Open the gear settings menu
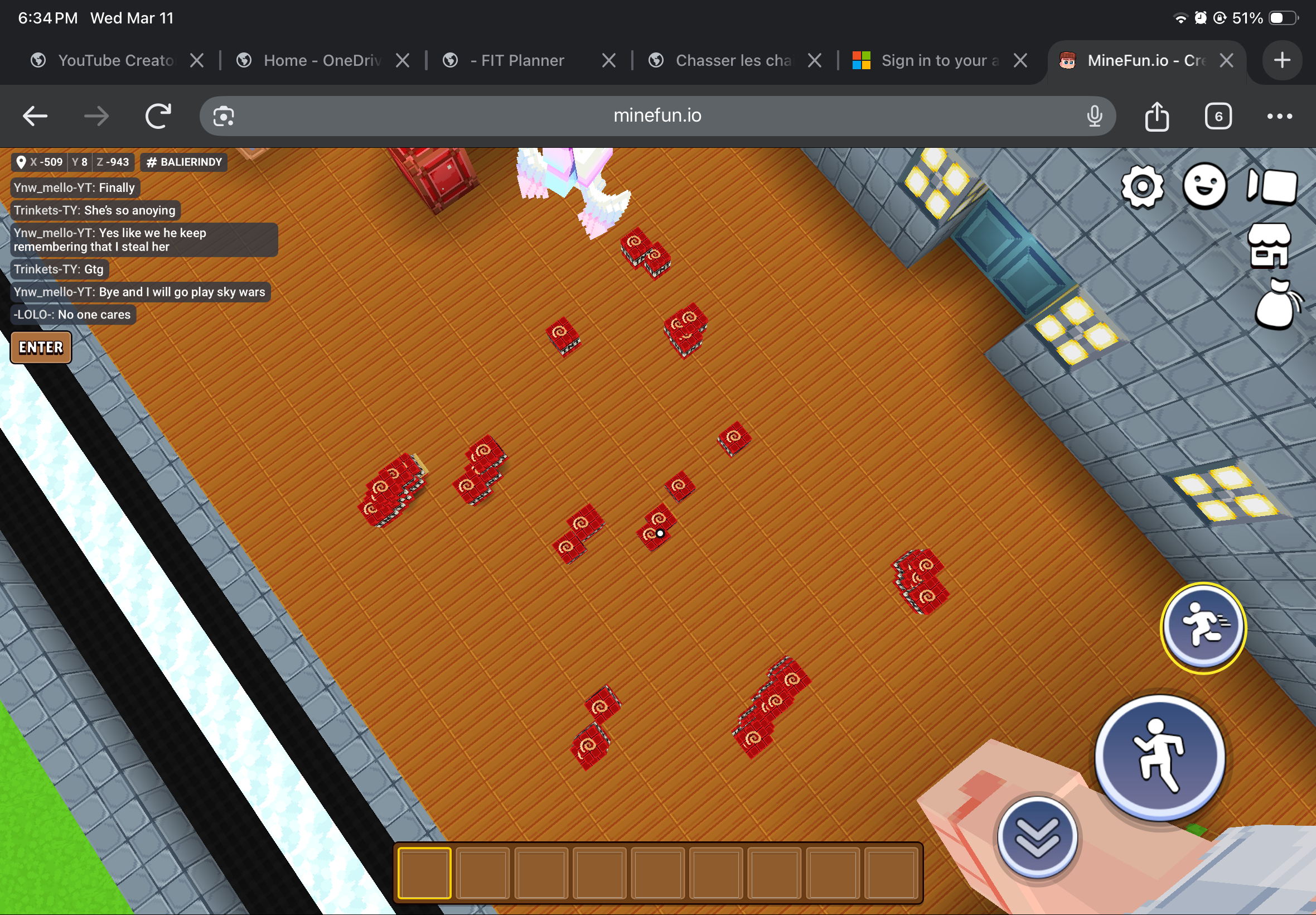Image resolution: width=1316 pixels, height=915 pixels. [x=1142, y=186]
